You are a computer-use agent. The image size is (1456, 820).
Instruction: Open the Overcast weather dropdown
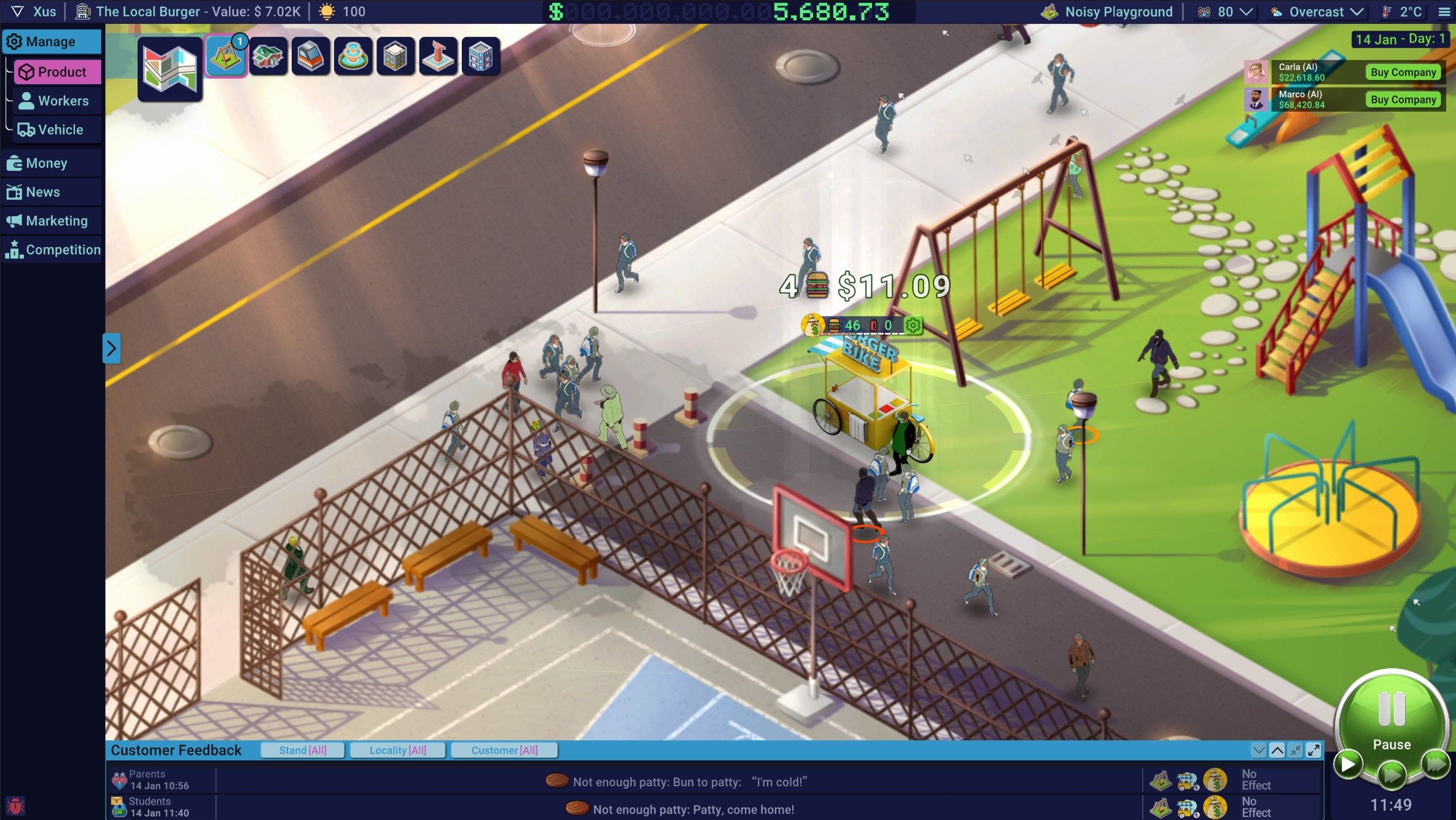point(1317,12)
